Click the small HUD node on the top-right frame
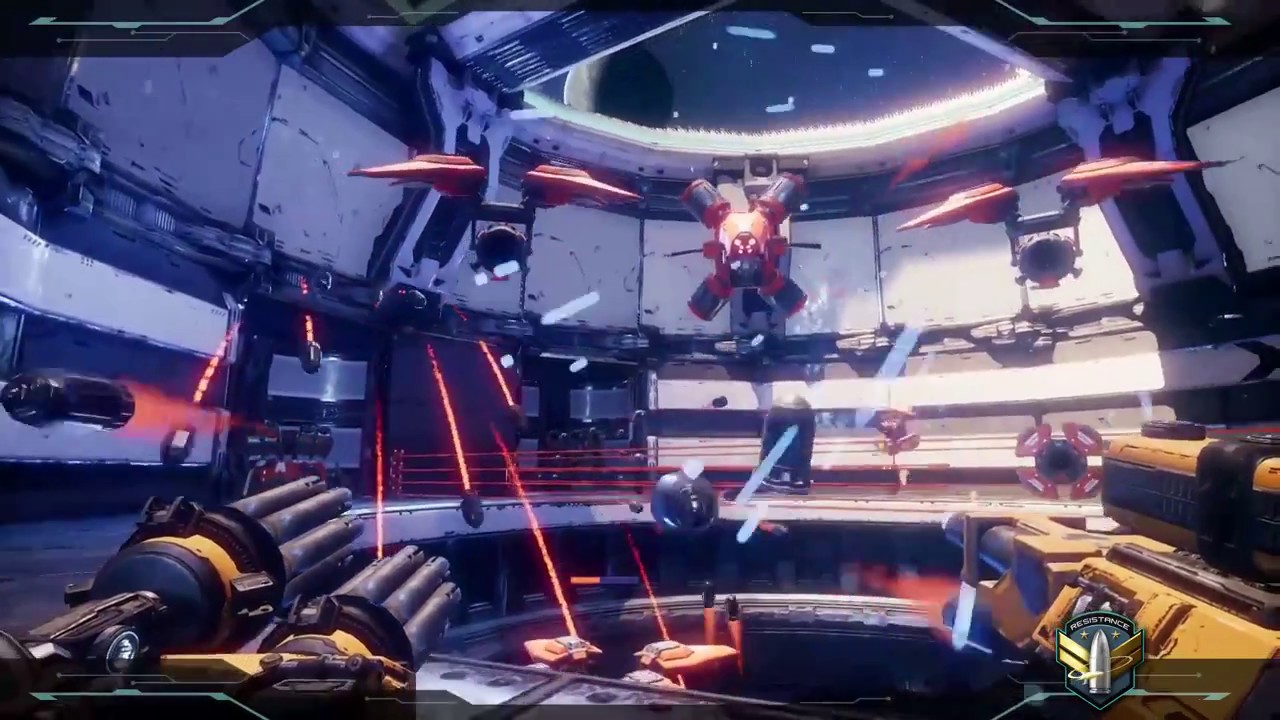 point(1200,40)
